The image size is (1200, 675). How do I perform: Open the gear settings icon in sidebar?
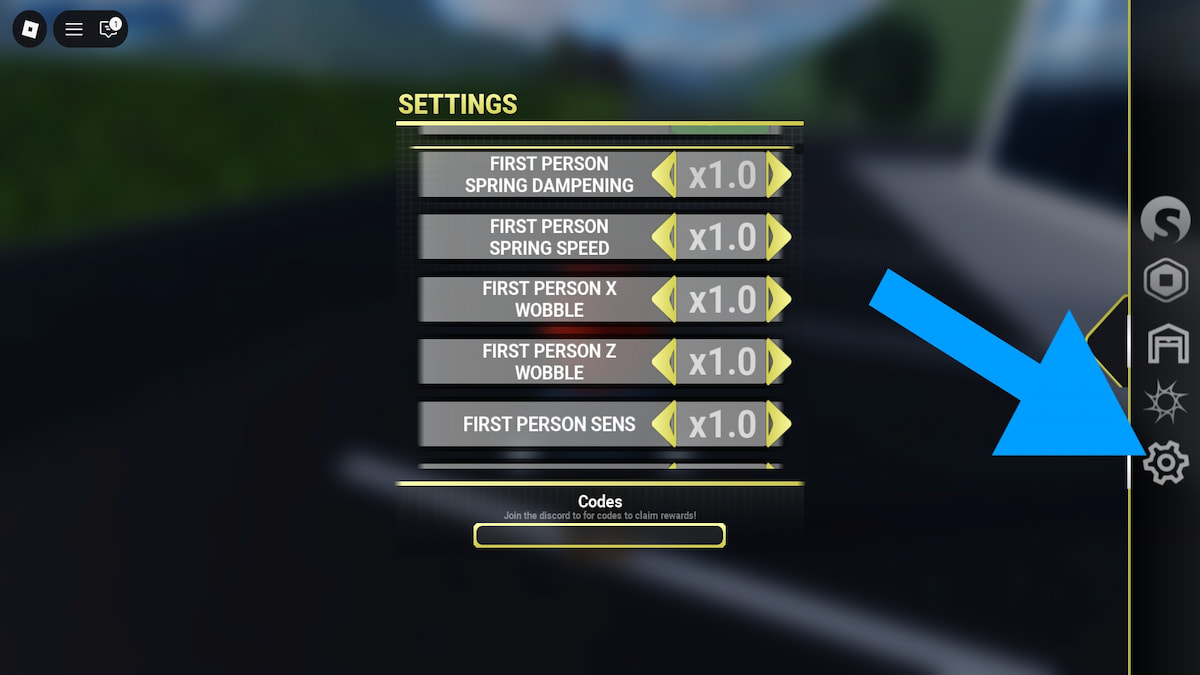(x=1165, y=463)
